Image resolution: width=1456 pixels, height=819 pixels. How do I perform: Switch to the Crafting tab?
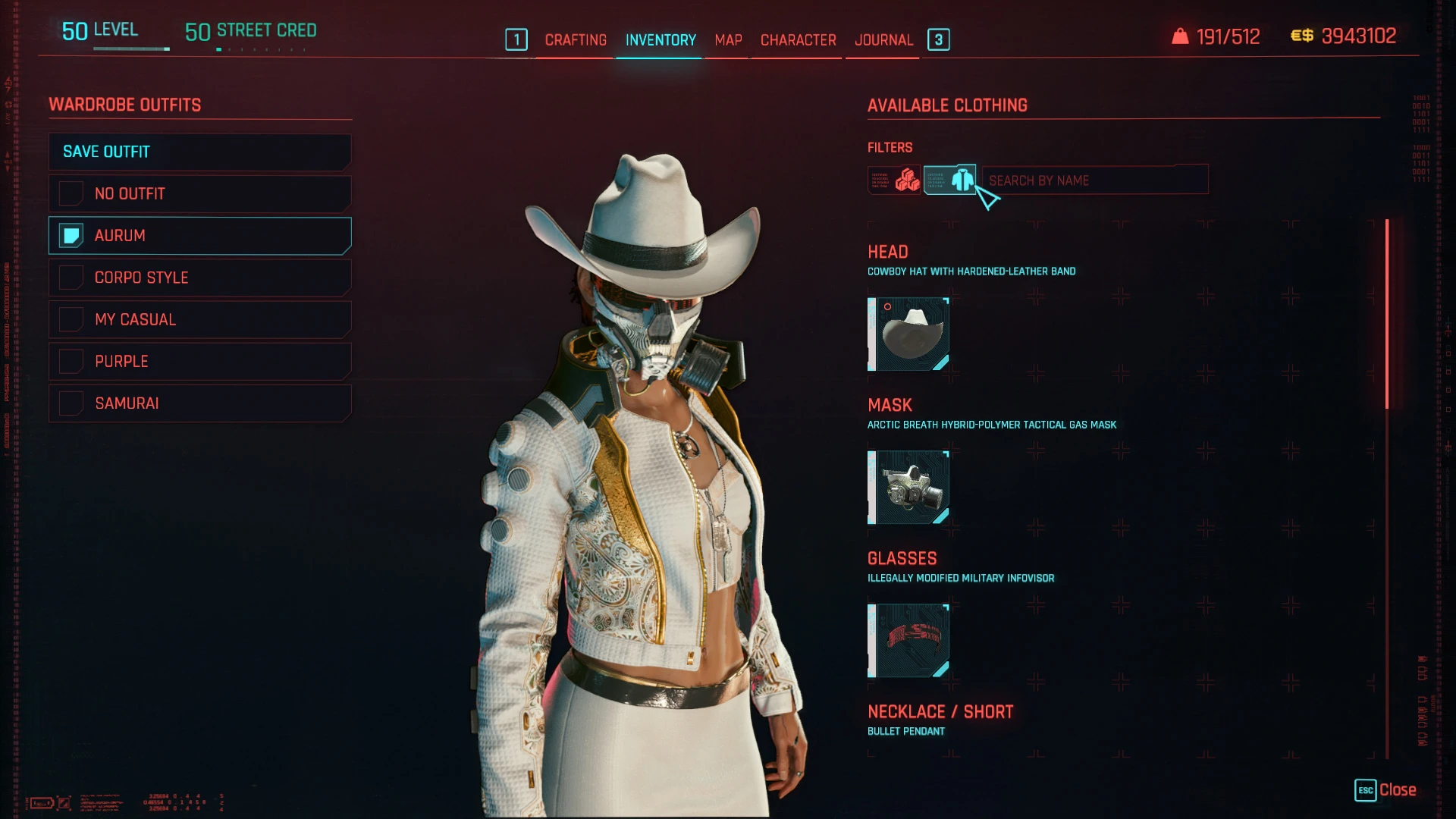point(575,40)
